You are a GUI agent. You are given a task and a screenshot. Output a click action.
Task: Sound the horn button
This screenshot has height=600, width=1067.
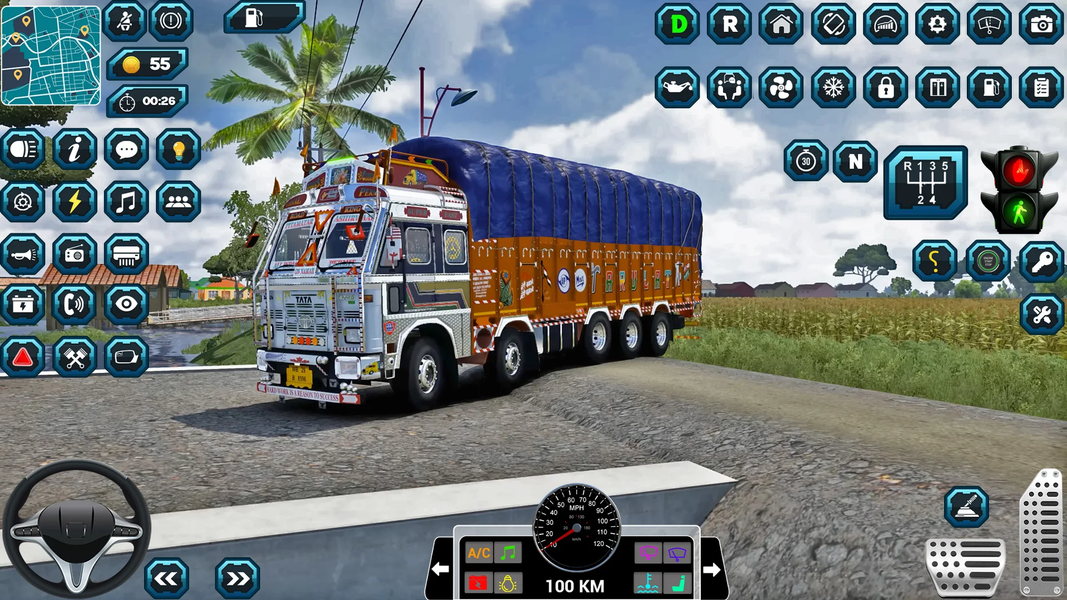[x=22, y=254]
